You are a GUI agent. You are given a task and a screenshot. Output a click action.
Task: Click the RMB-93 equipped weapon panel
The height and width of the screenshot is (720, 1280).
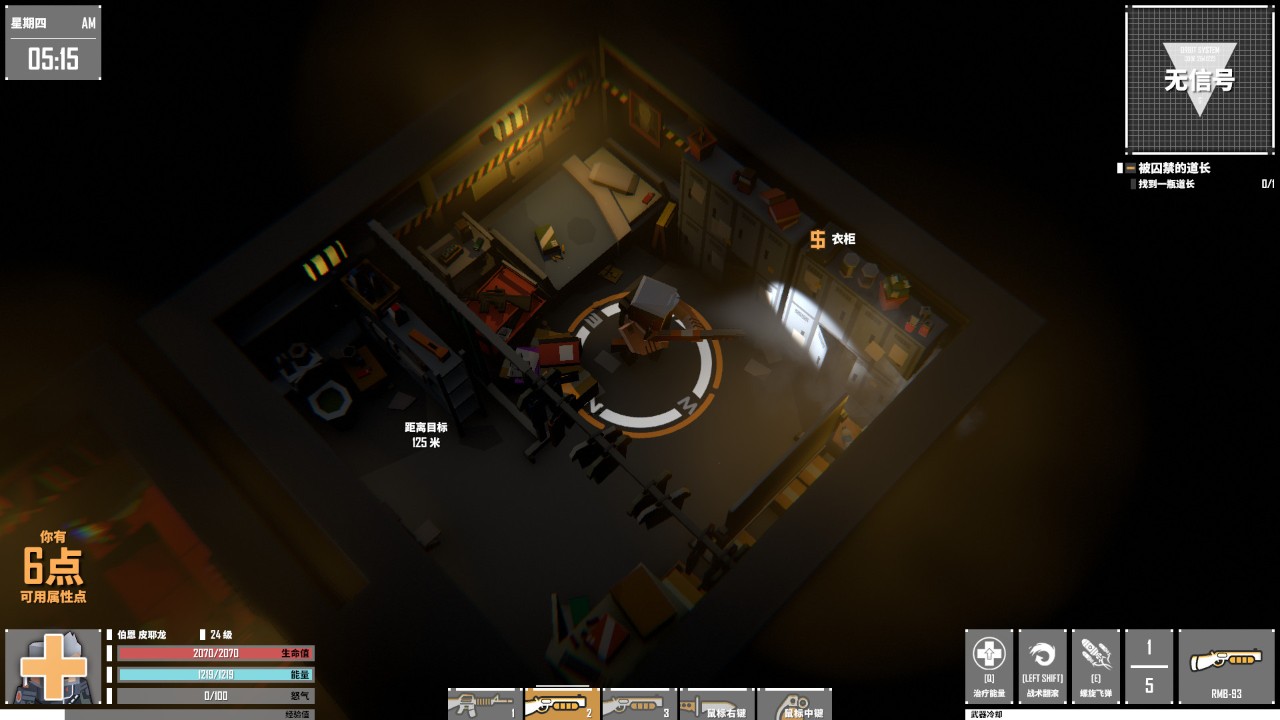[1225, 666]
